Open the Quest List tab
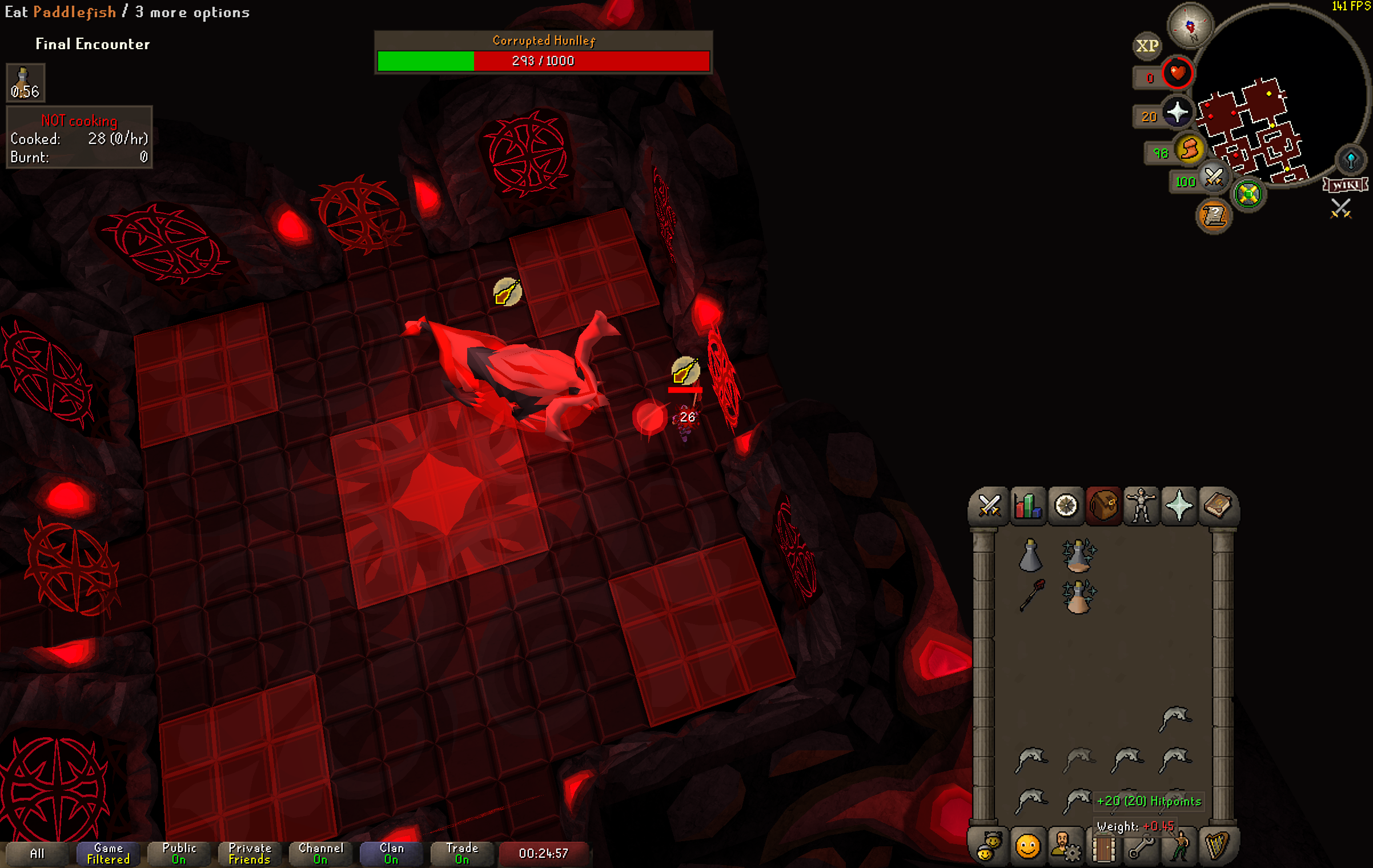This screenshot has width=1373, height=868. coord(1066,506)
